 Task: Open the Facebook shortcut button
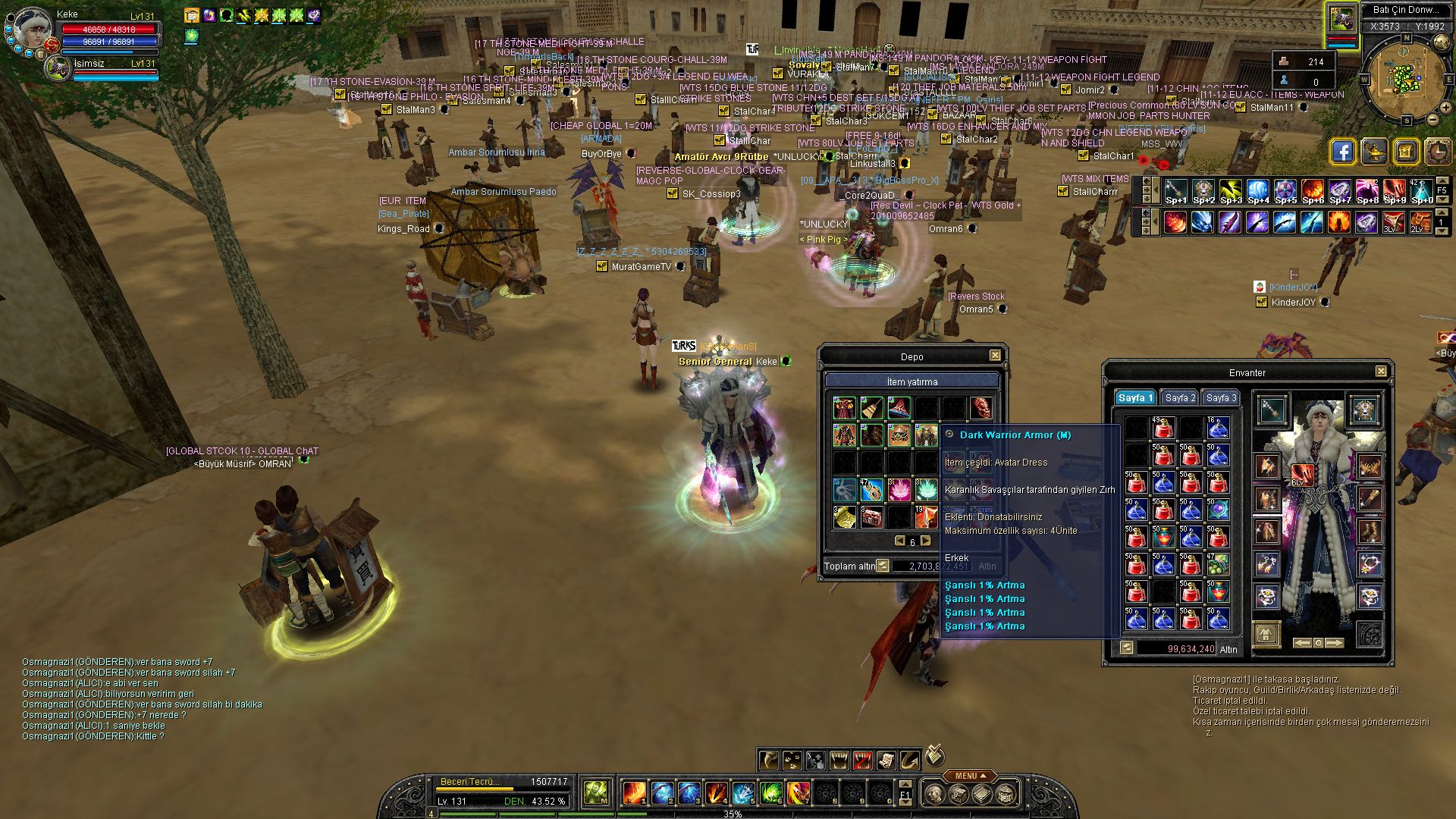click(x=1342, y=152)
